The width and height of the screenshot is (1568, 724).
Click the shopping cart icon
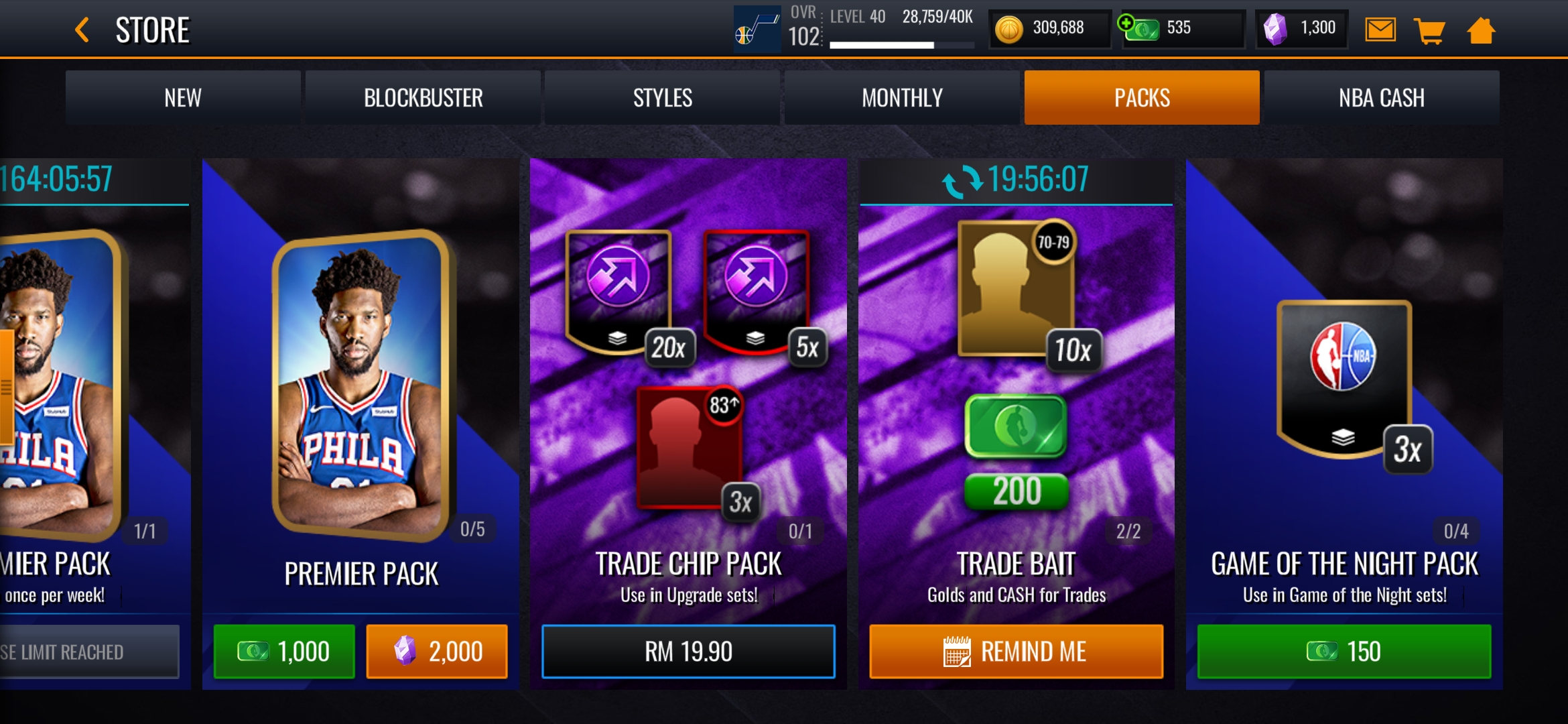[1429, 30]
